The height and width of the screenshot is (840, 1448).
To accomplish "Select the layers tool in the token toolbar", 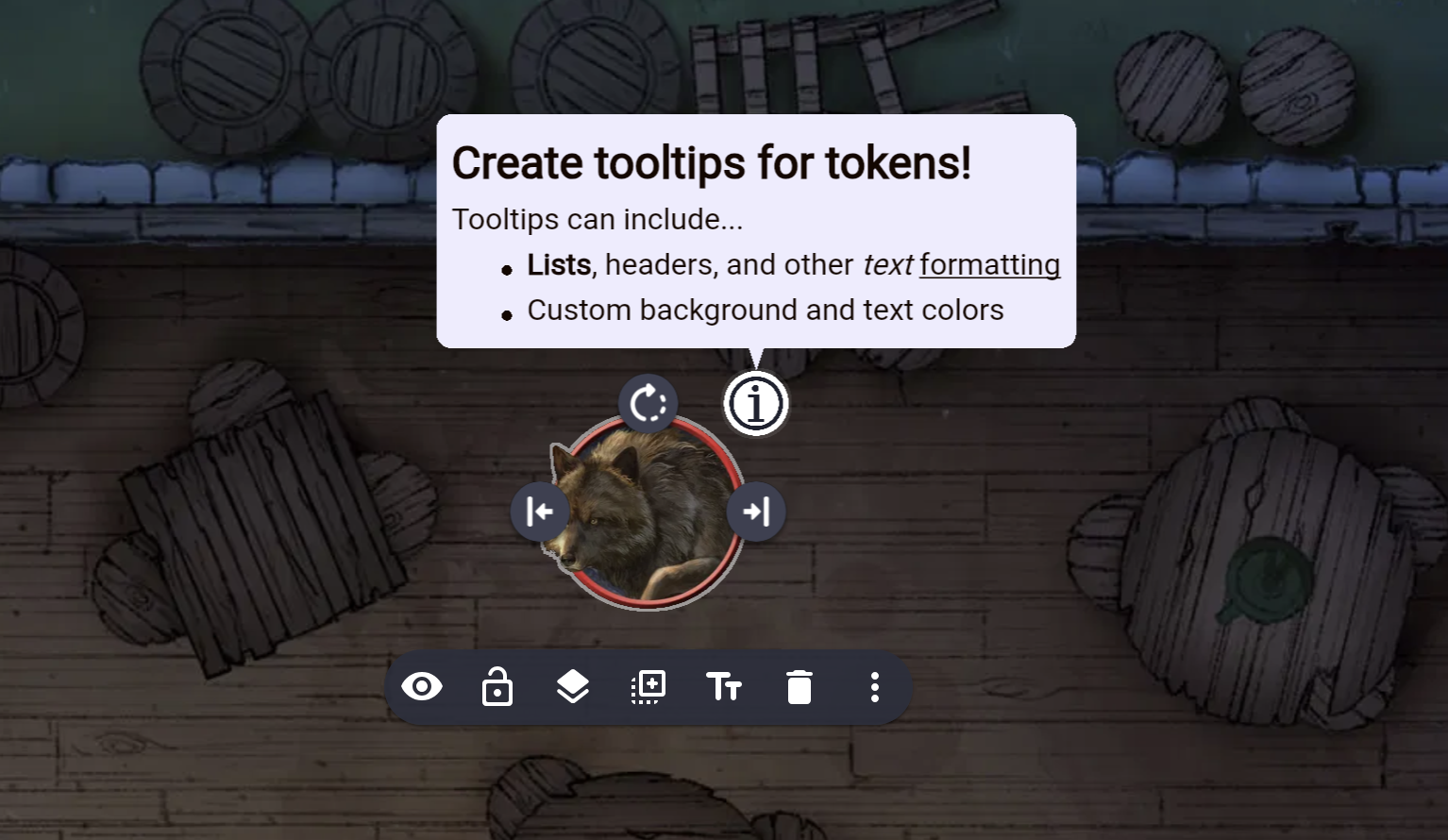I will pyautogui.click(x=572, y=687).
